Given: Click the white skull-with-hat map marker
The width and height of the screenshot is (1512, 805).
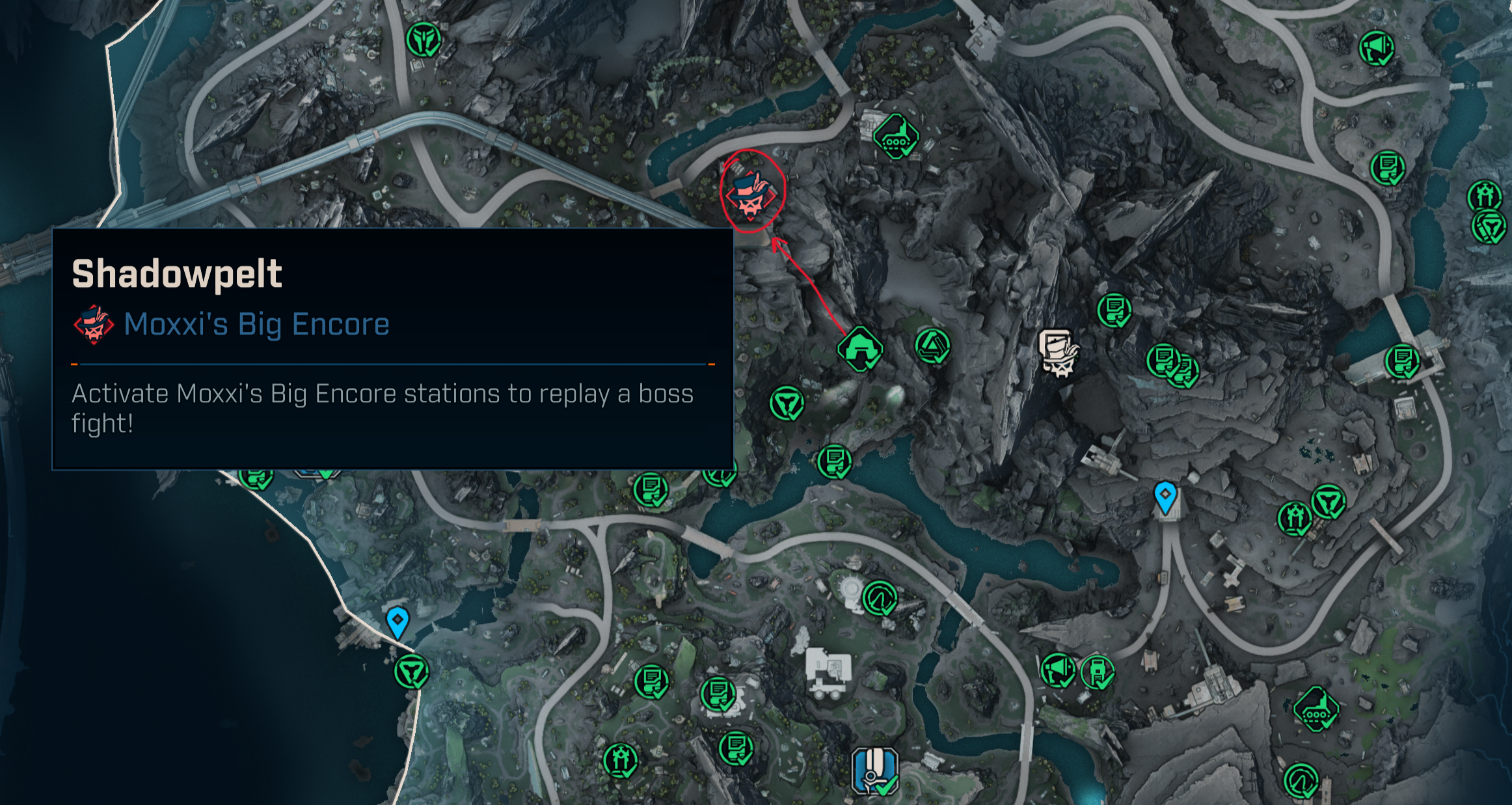Looking at the screenshot, I should click(x=1059, y=352).
